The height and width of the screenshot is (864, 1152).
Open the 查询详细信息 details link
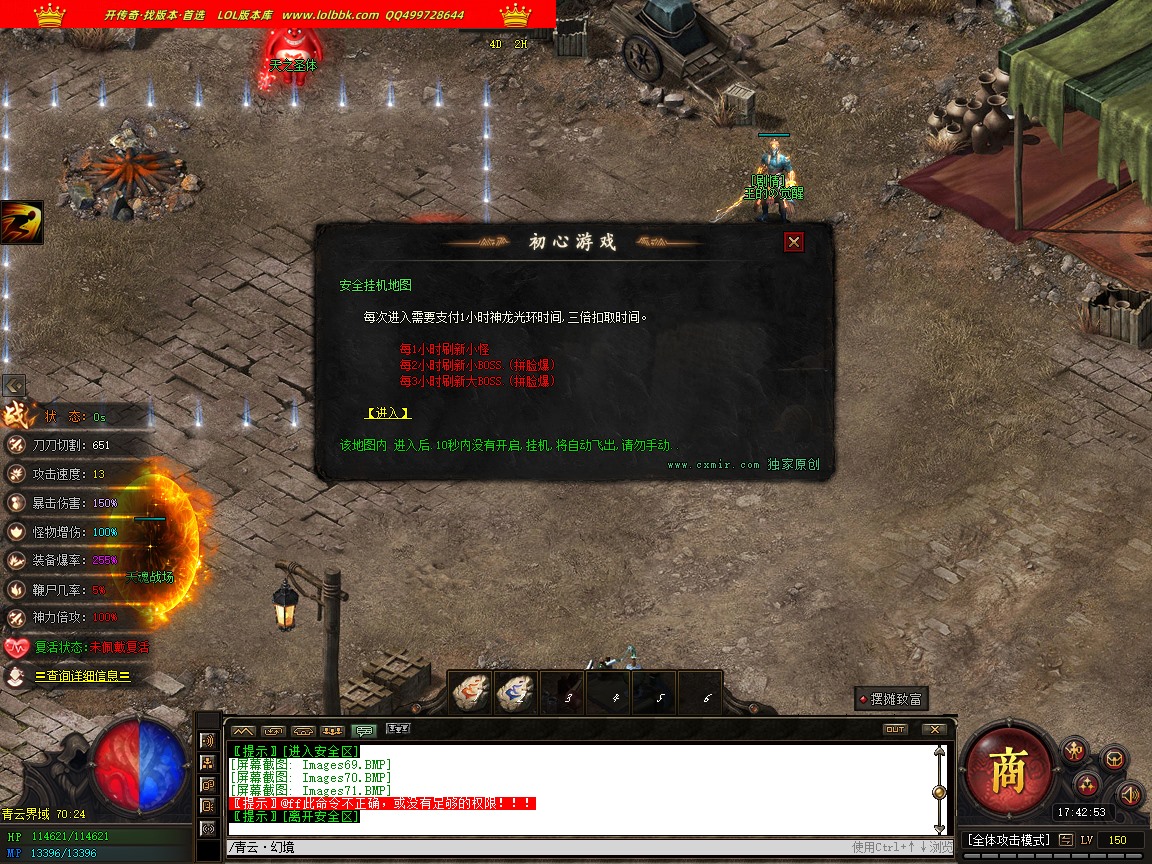click(x=82, y=677)
